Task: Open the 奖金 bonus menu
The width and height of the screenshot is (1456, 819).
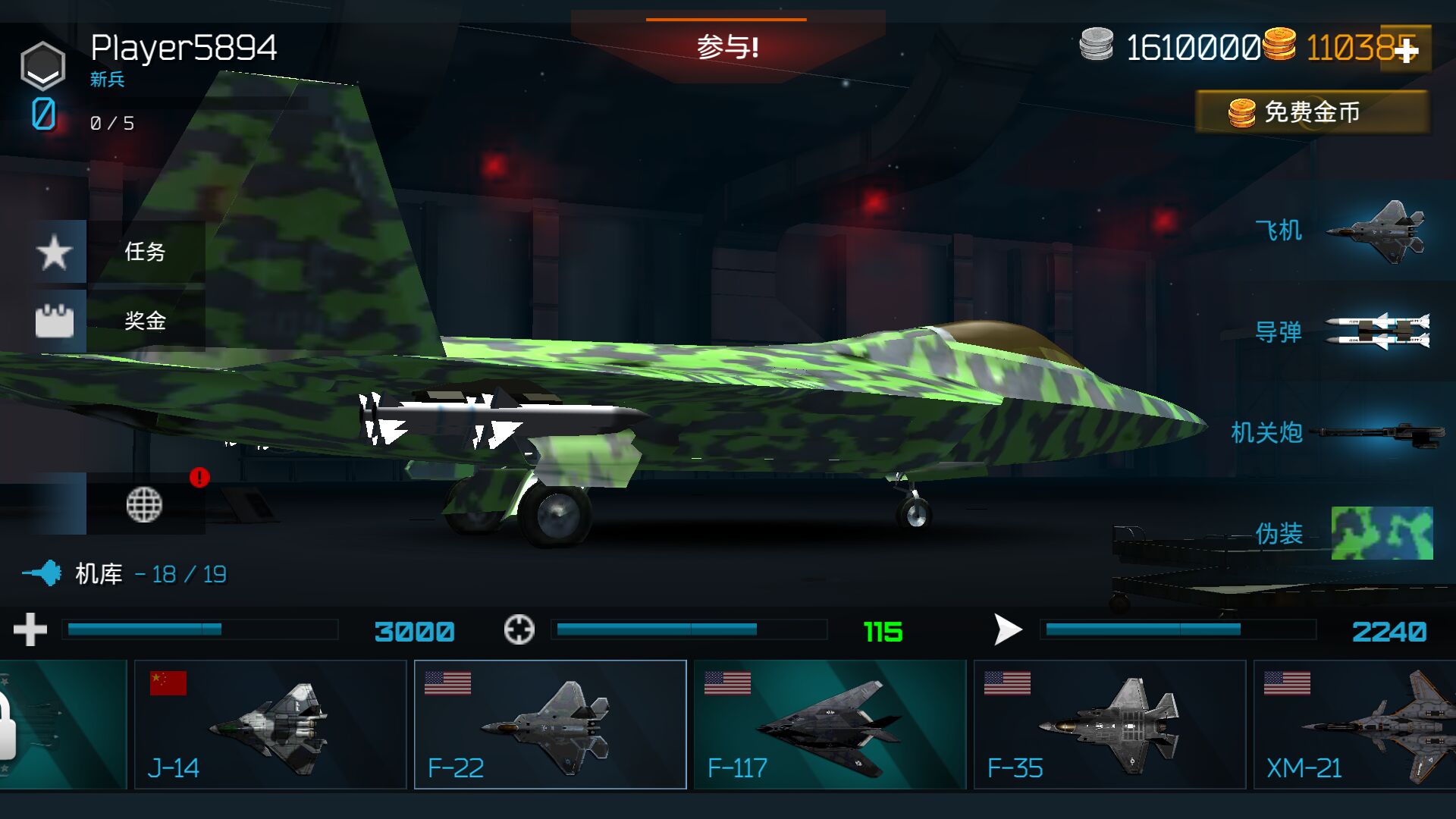Action: (120, 321)
